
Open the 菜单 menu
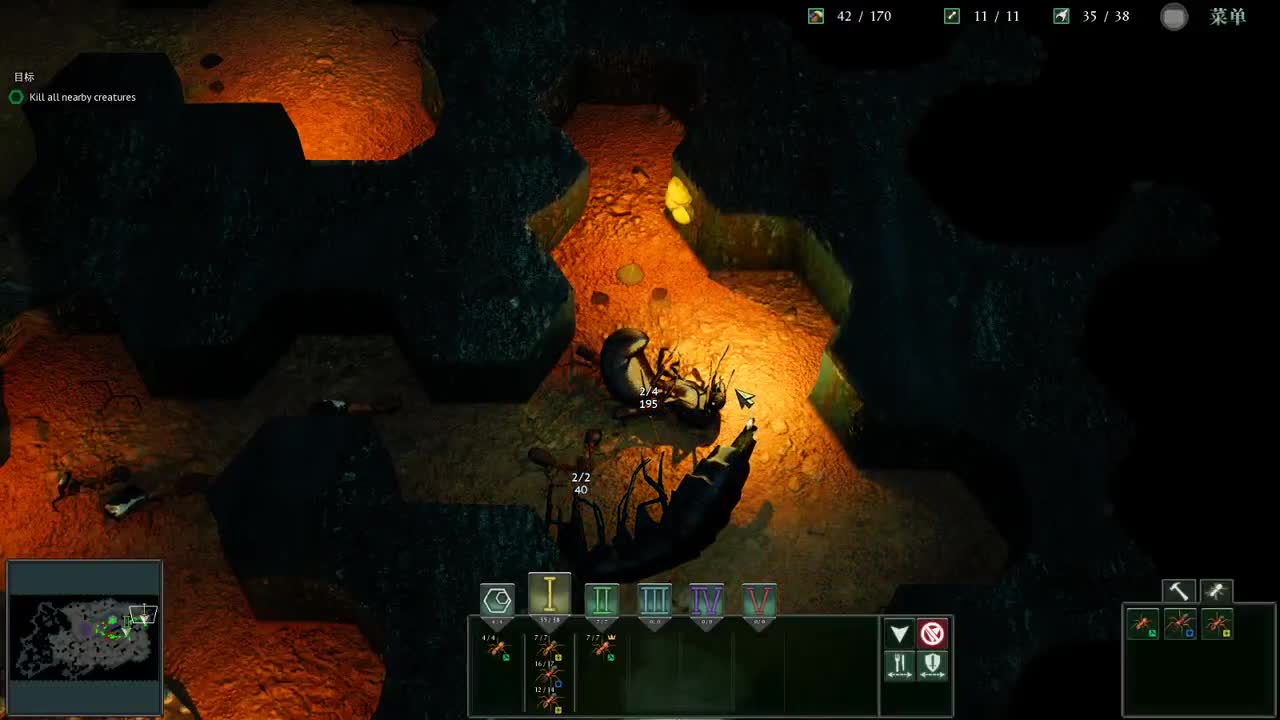[1227, 17]
